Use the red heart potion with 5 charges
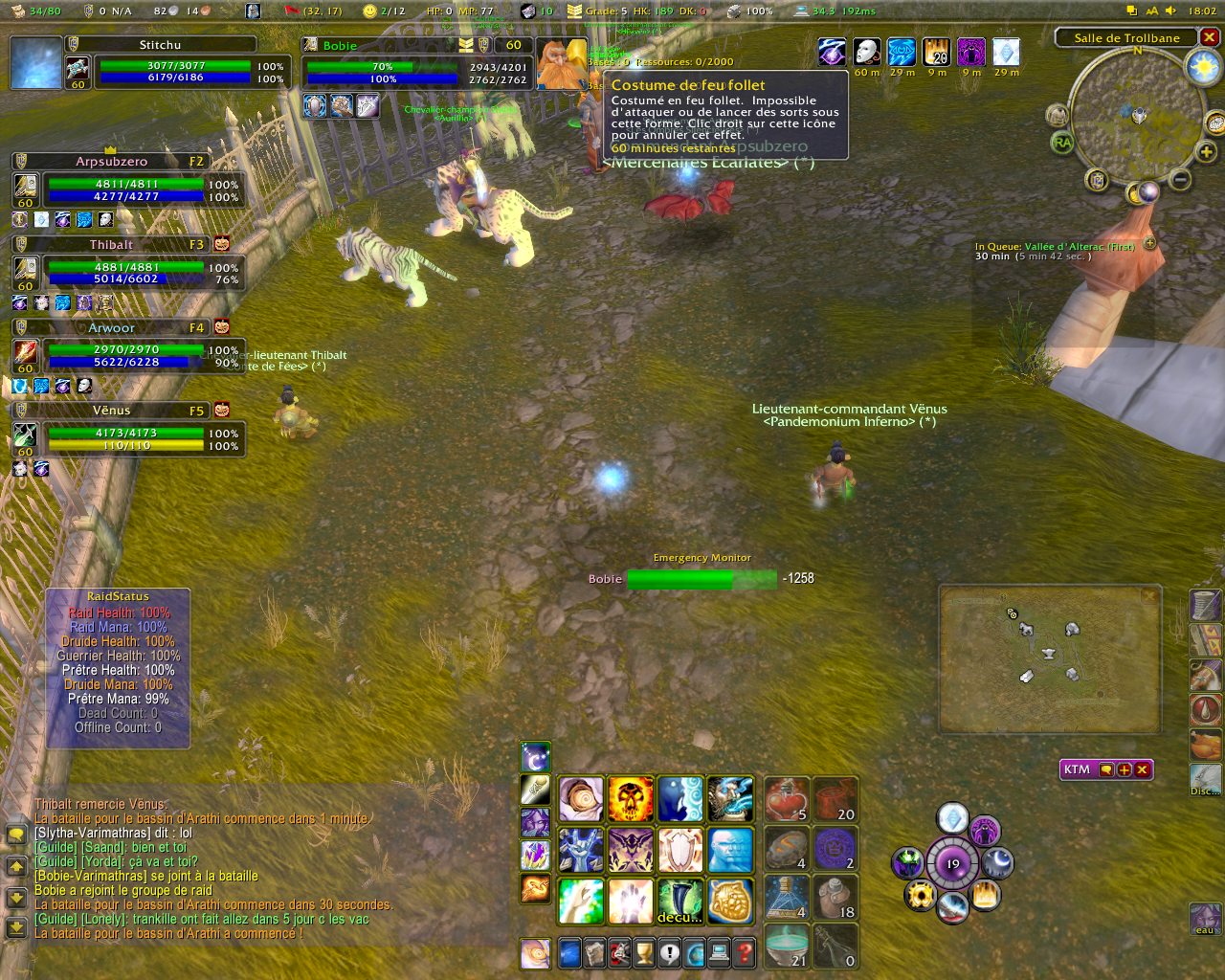The image size is (1225, 980). (x=787, y=799)
